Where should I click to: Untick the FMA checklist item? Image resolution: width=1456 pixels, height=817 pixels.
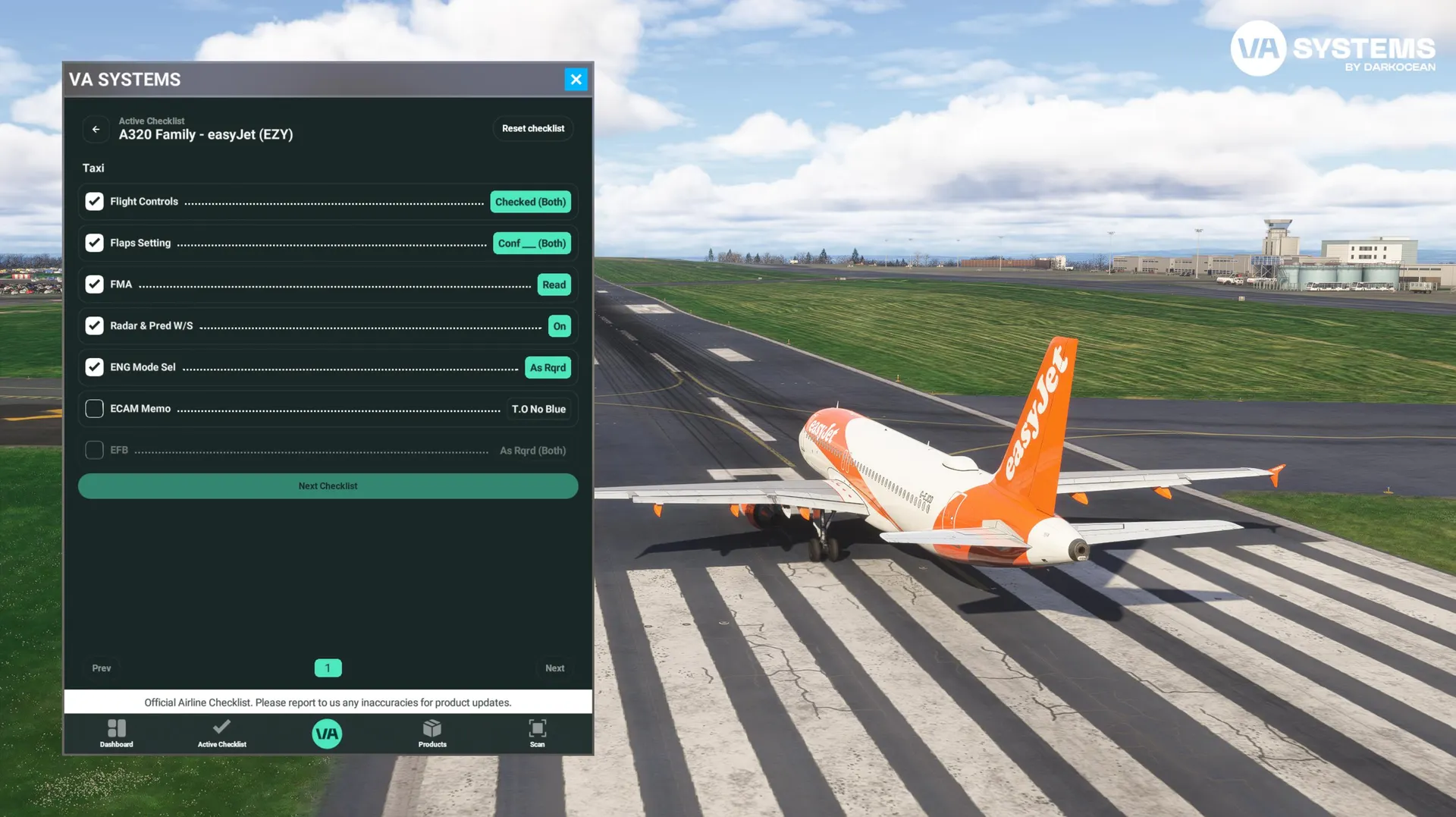(94, 284)
